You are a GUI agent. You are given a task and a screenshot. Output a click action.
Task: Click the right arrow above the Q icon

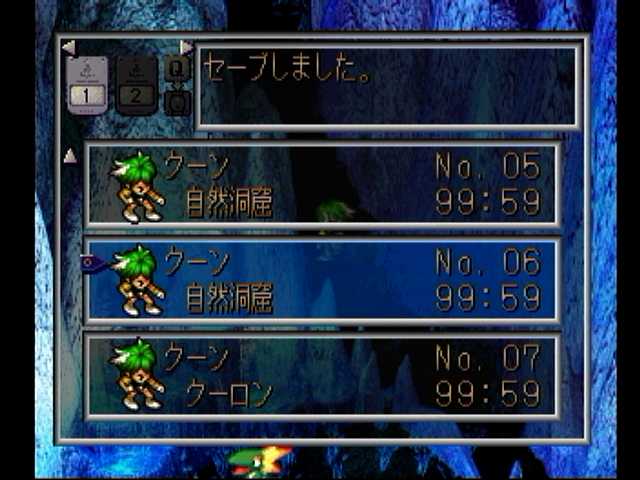point(186,46)
